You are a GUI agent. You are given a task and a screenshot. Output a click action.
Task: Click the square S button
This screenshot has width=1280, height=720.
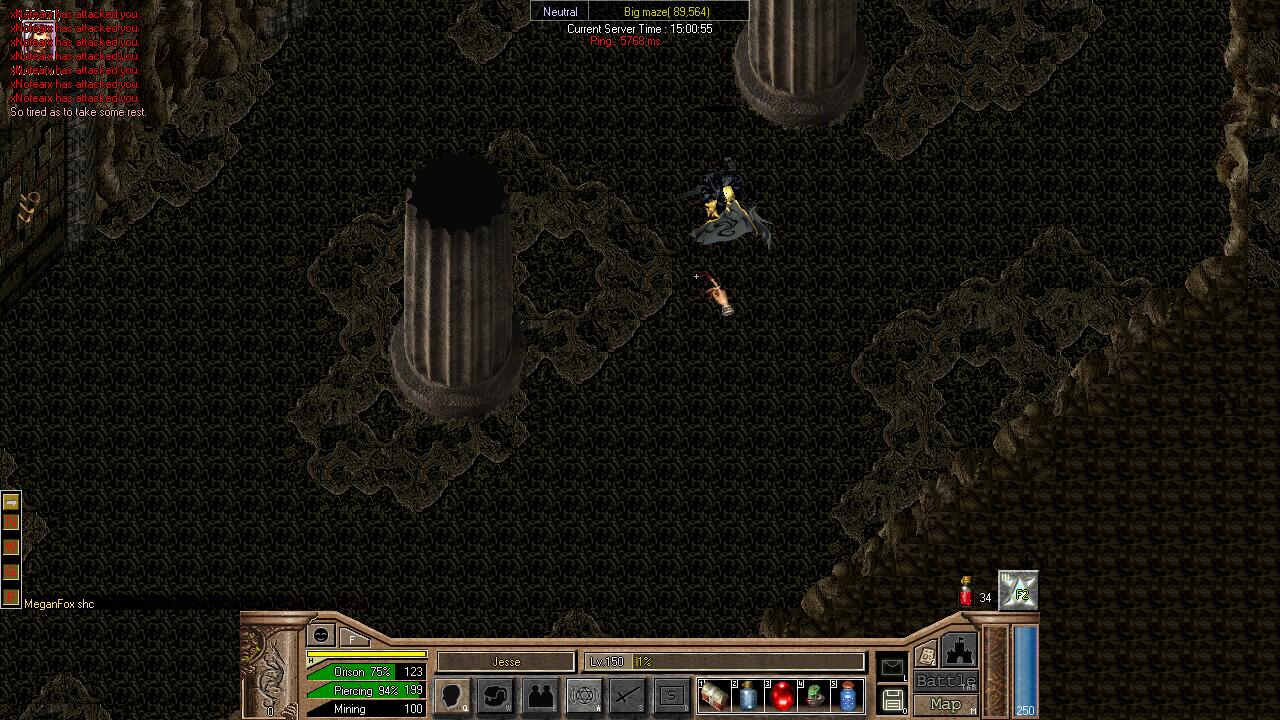671,696
